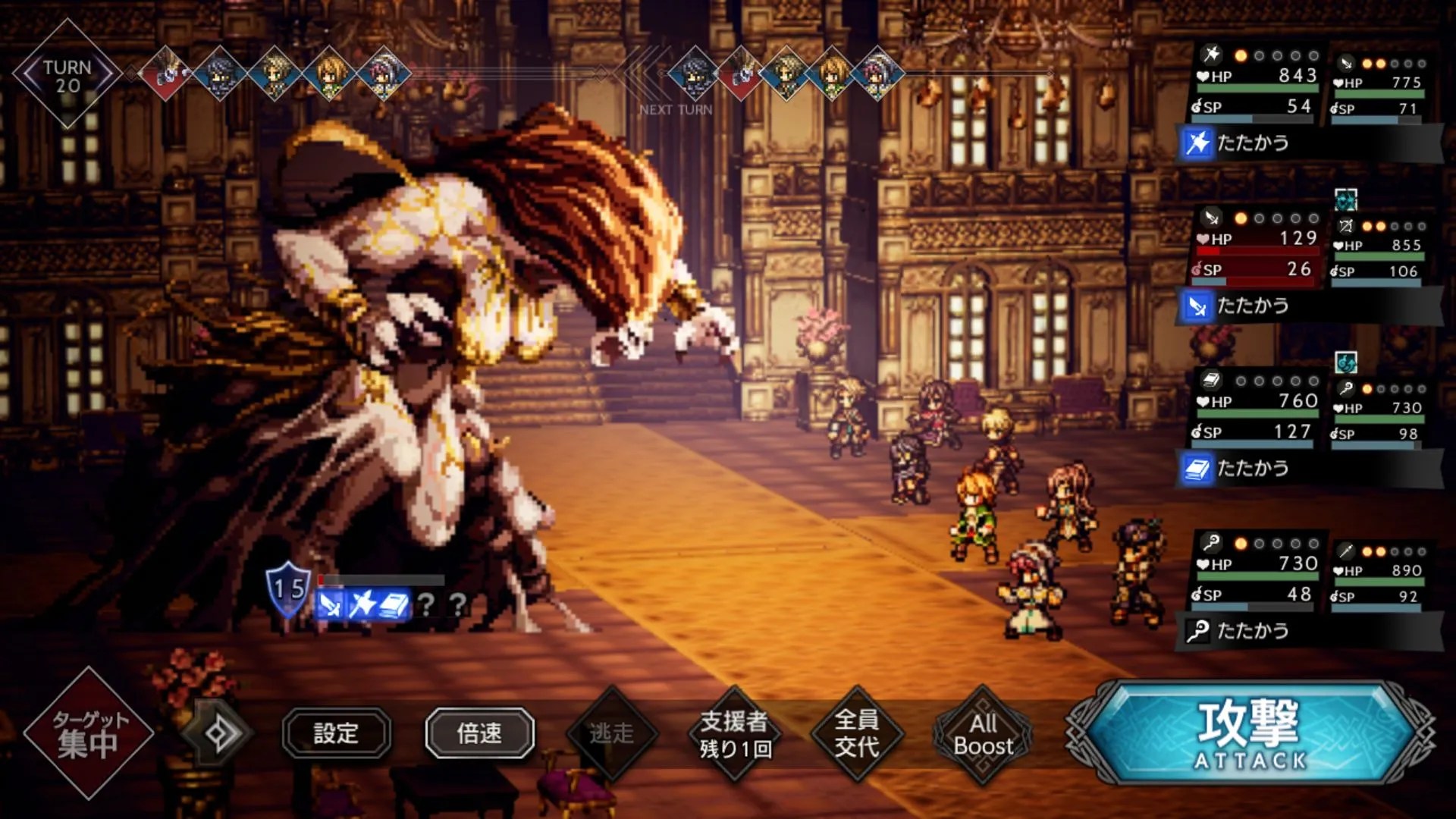The width and height of the screenshot is (1456, 819).
Task: Activate All Boost for the party
Action: (983, 734)
